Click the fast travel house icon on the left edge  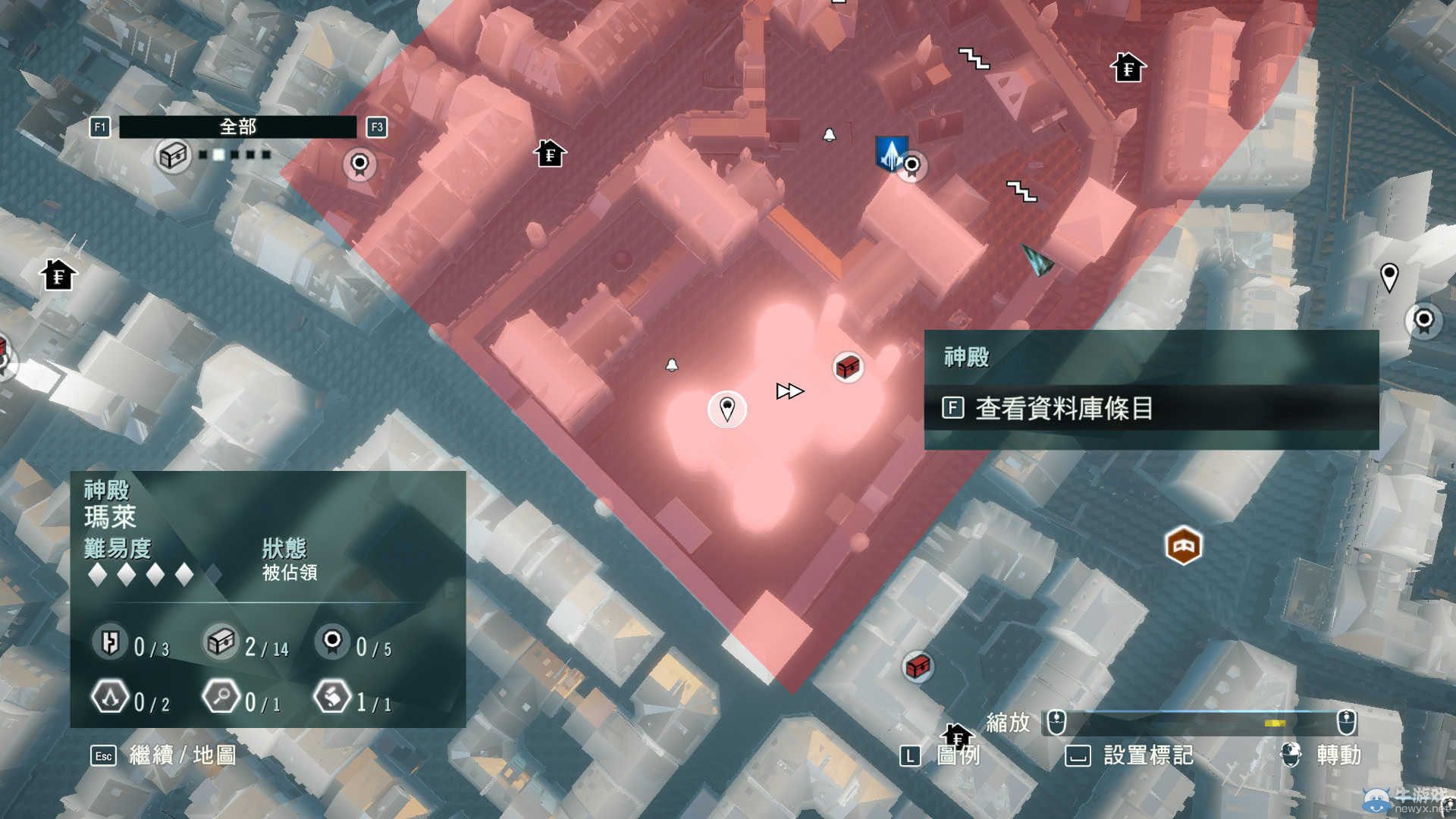point(59,273)
